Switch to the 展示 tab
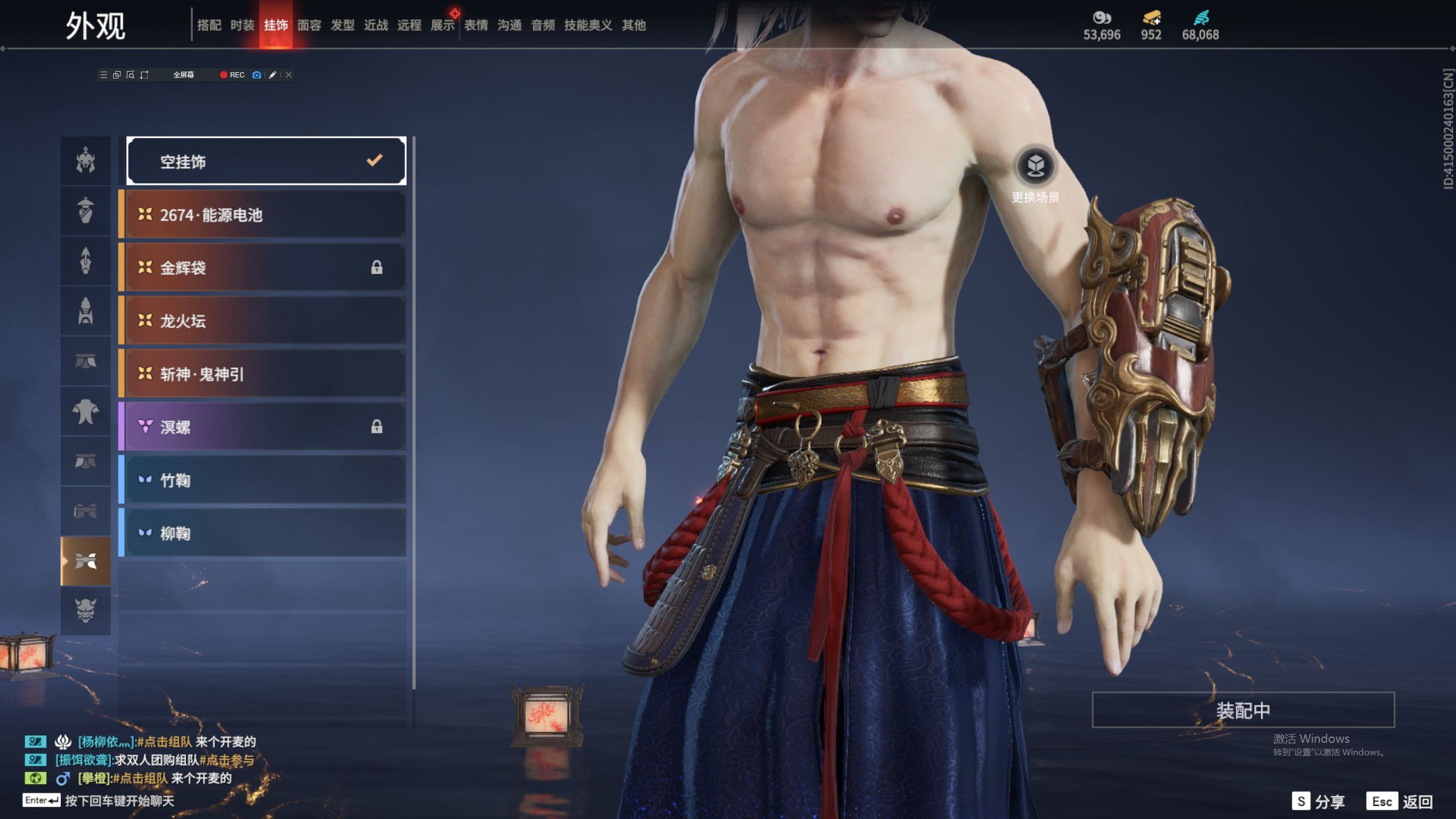Screen dimensions: 1456x819 tap(442, 25)
